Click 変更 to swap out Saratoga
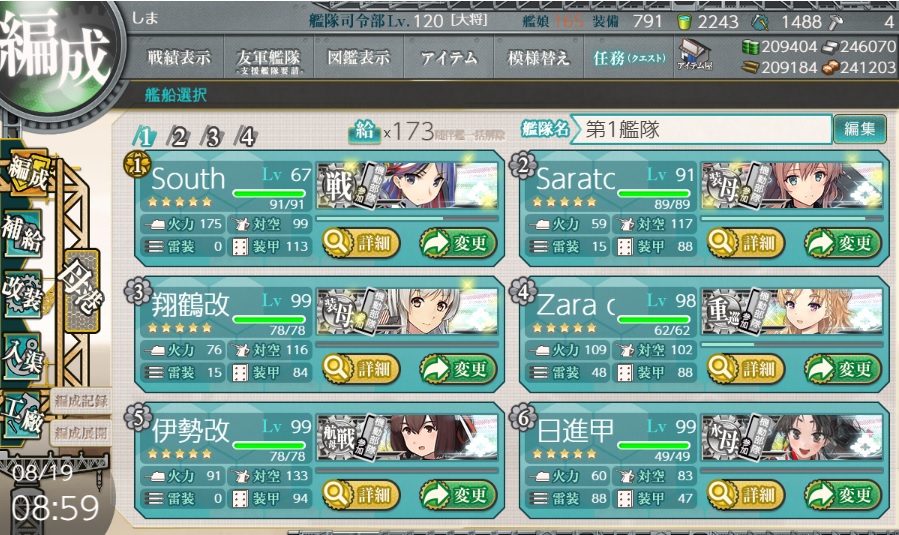The width and height of the screenshot is (899, 535). [x=843, y=241]
